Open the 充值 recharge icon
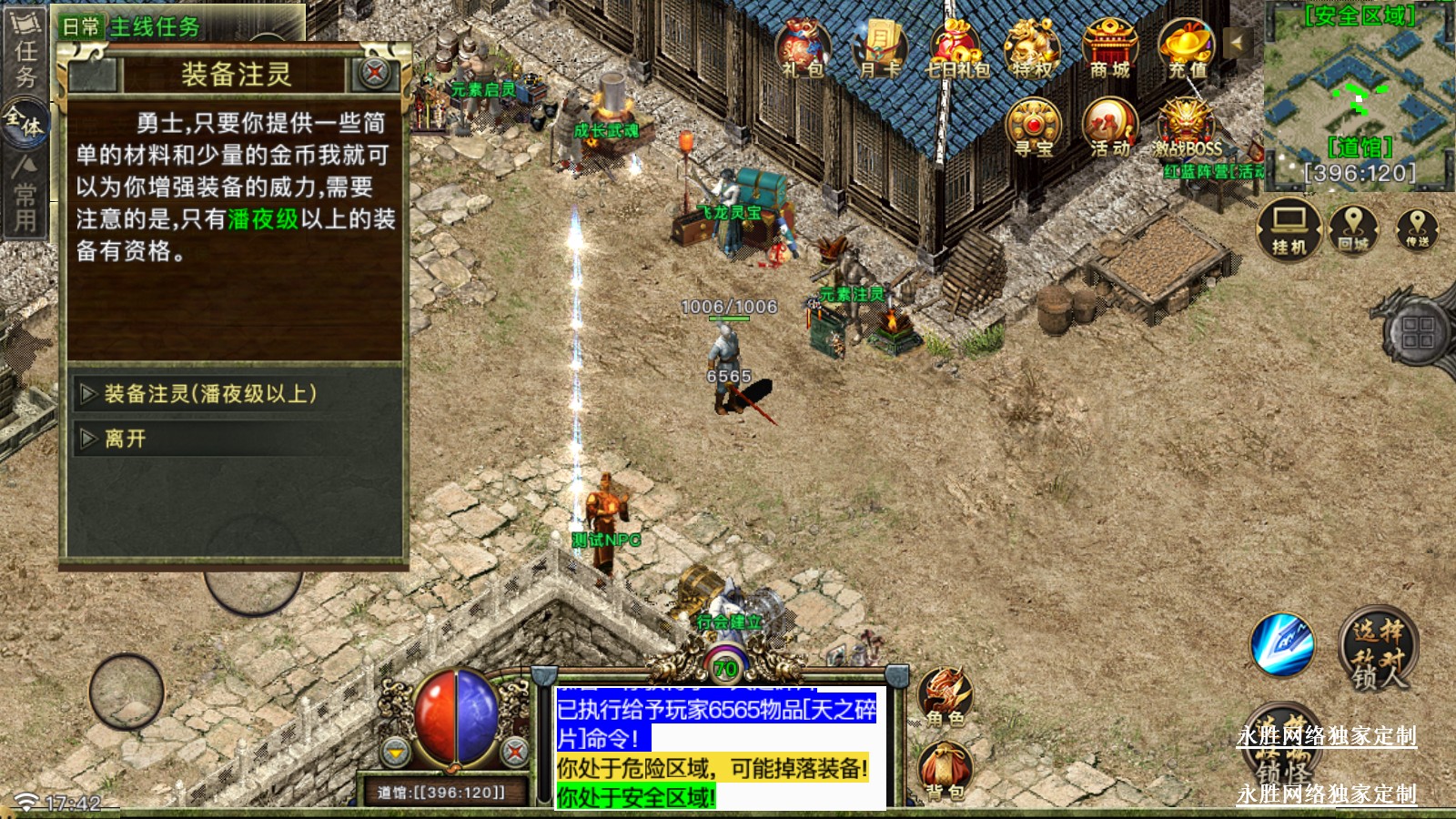Image resolution: width=1456 pixels, height=819 pixels. point(1187,46)
